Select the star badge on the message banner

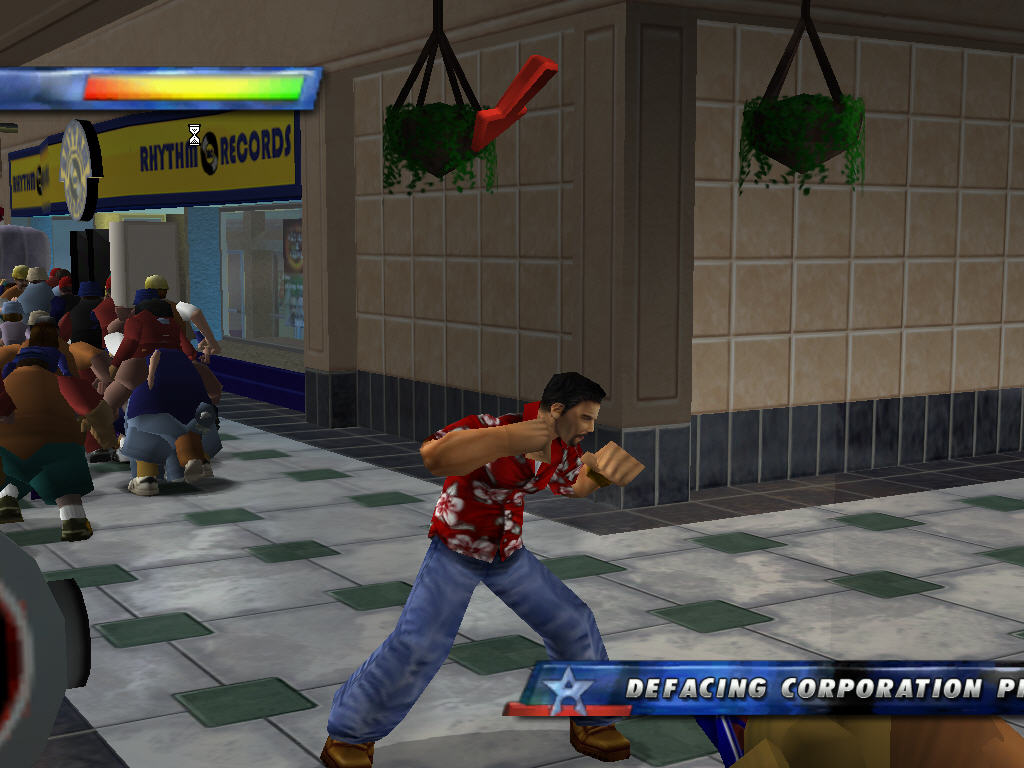(x=567, y=691)
